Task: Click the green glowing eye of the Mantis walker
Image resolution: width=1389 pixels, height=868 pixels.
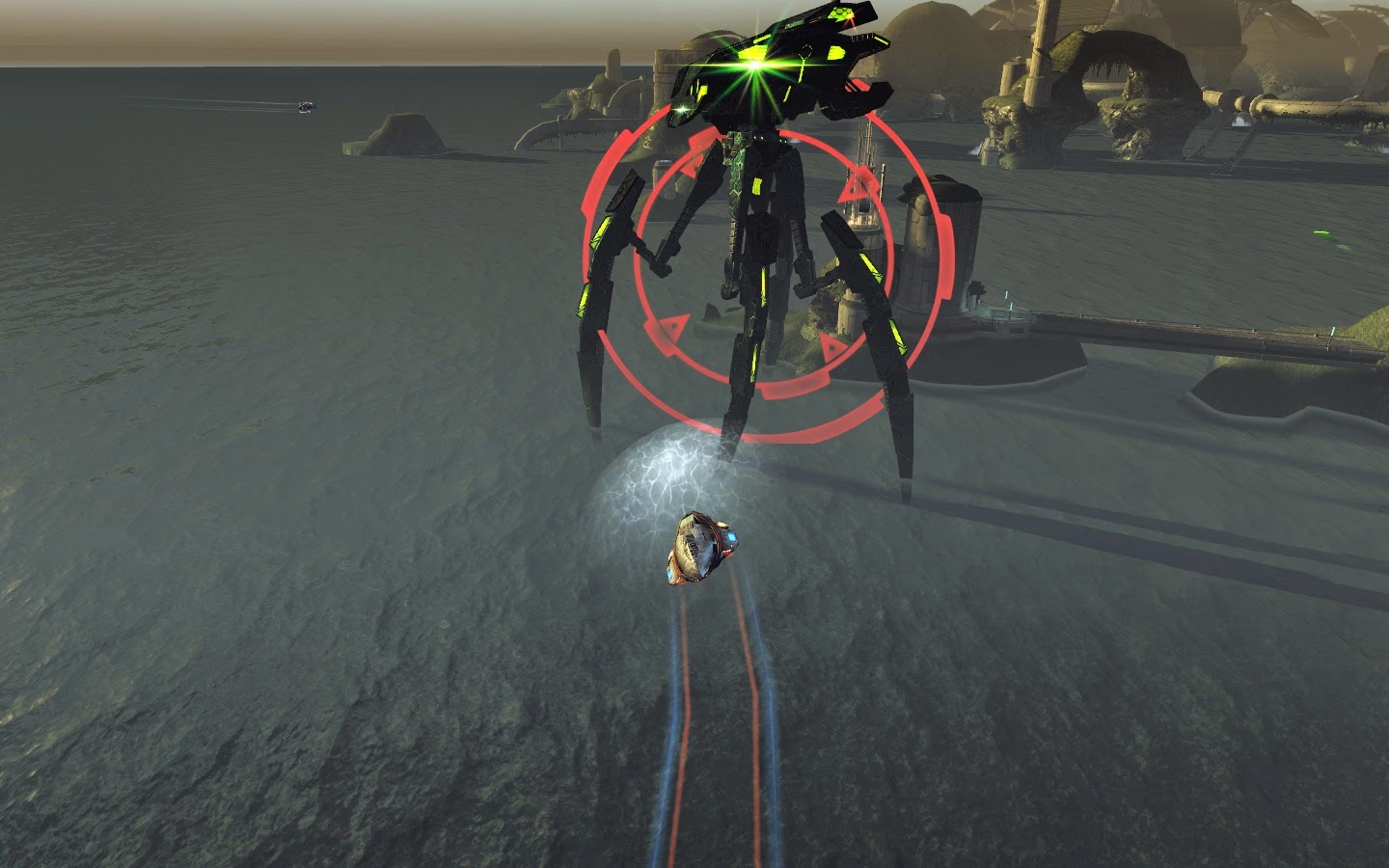Action: coord(751,66)
